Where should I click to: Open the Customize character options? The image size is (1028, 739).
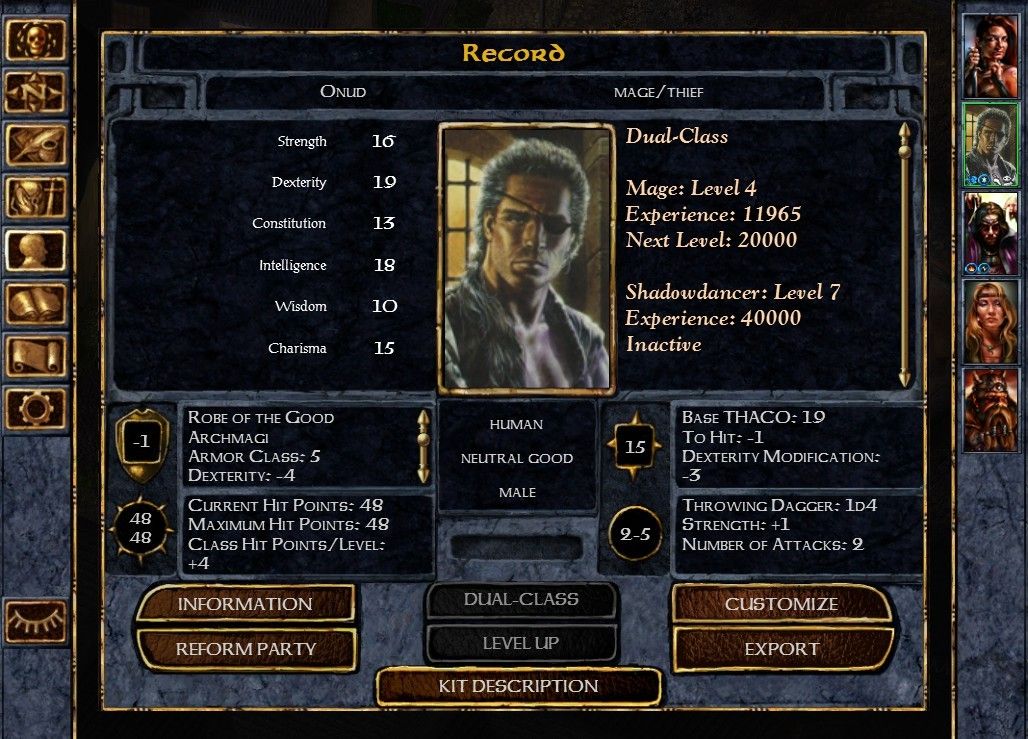point(781,604)
